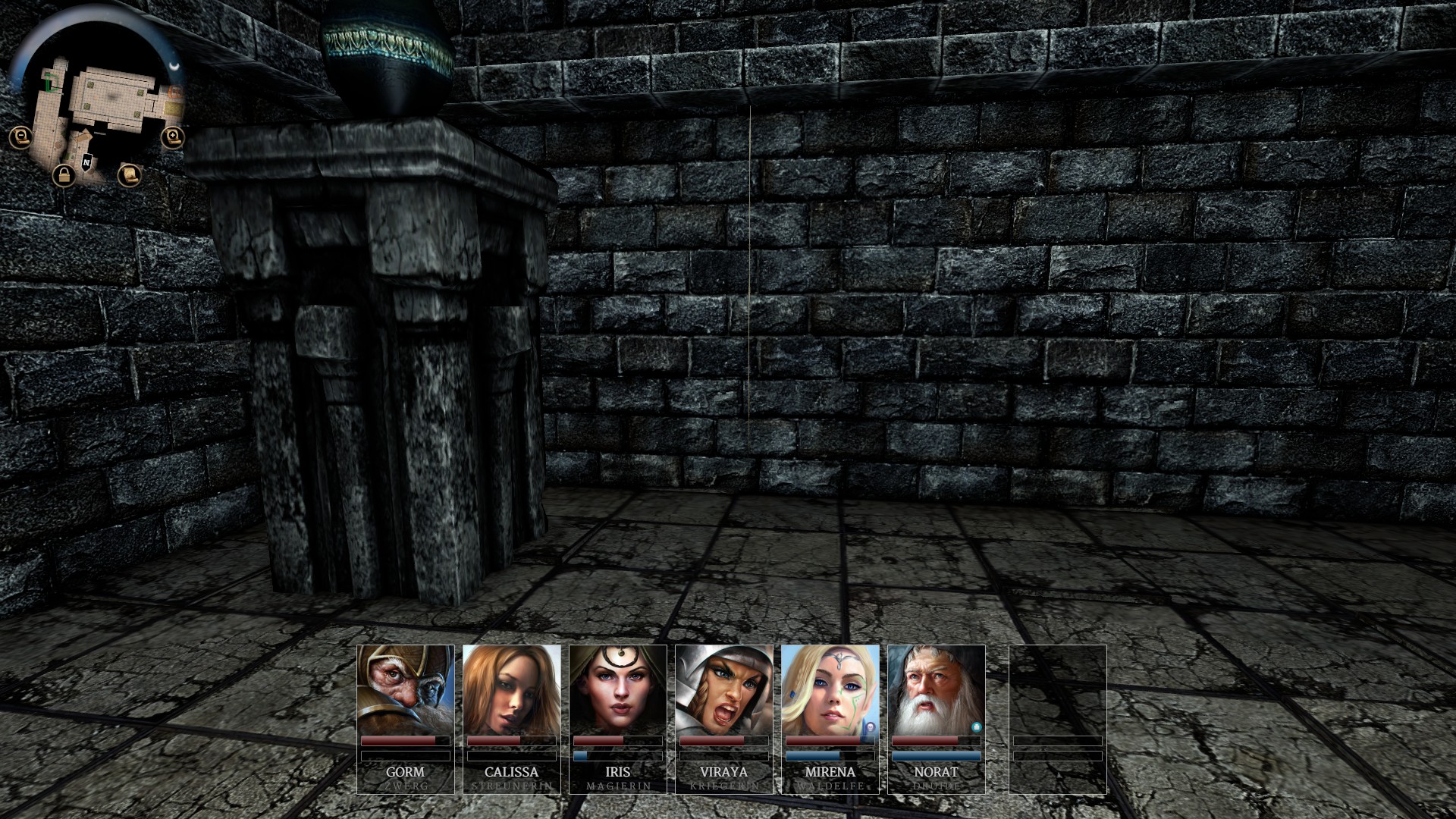The width and height of the screenshot is (1456, 819).
Task: Zoom in the minimap
Action: [174, 137]
